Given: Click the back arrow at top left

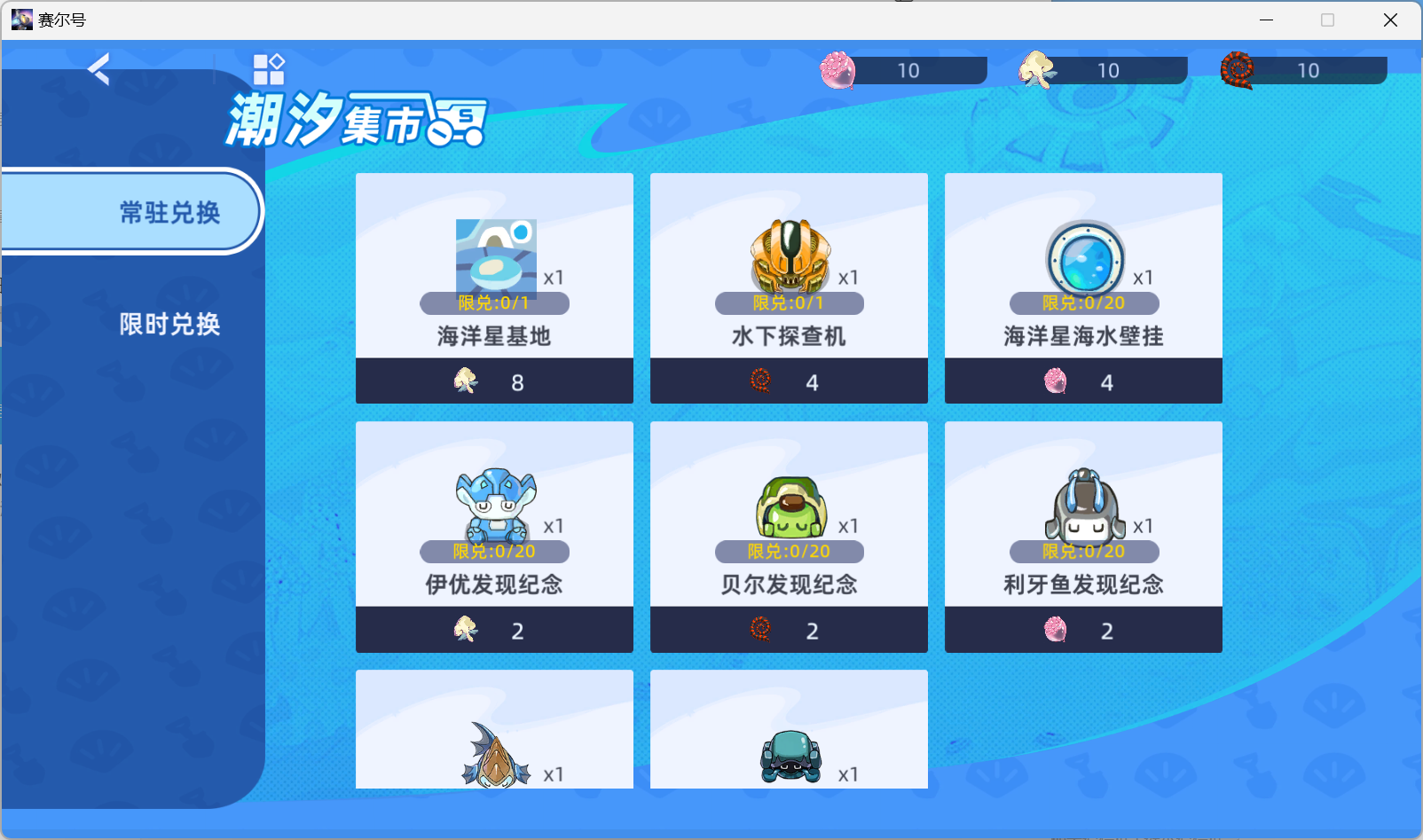Looking at the screenshot, I should [x=98, y=70].
